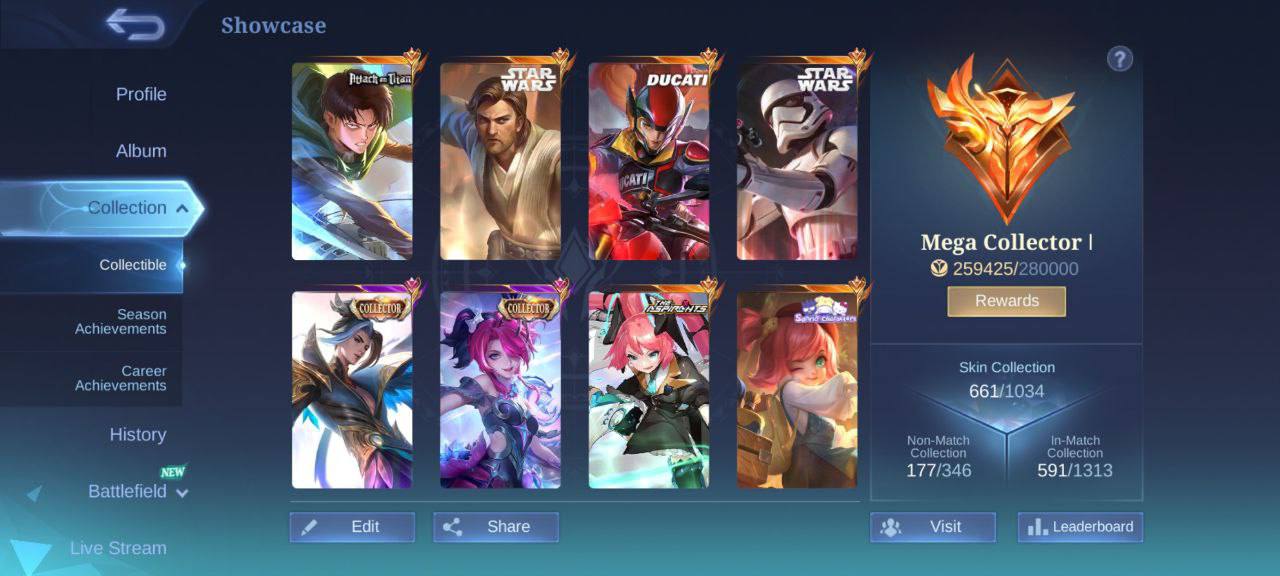Click the Visit button
Screen dimensions: 1280x576
click(x=932, y=527)
